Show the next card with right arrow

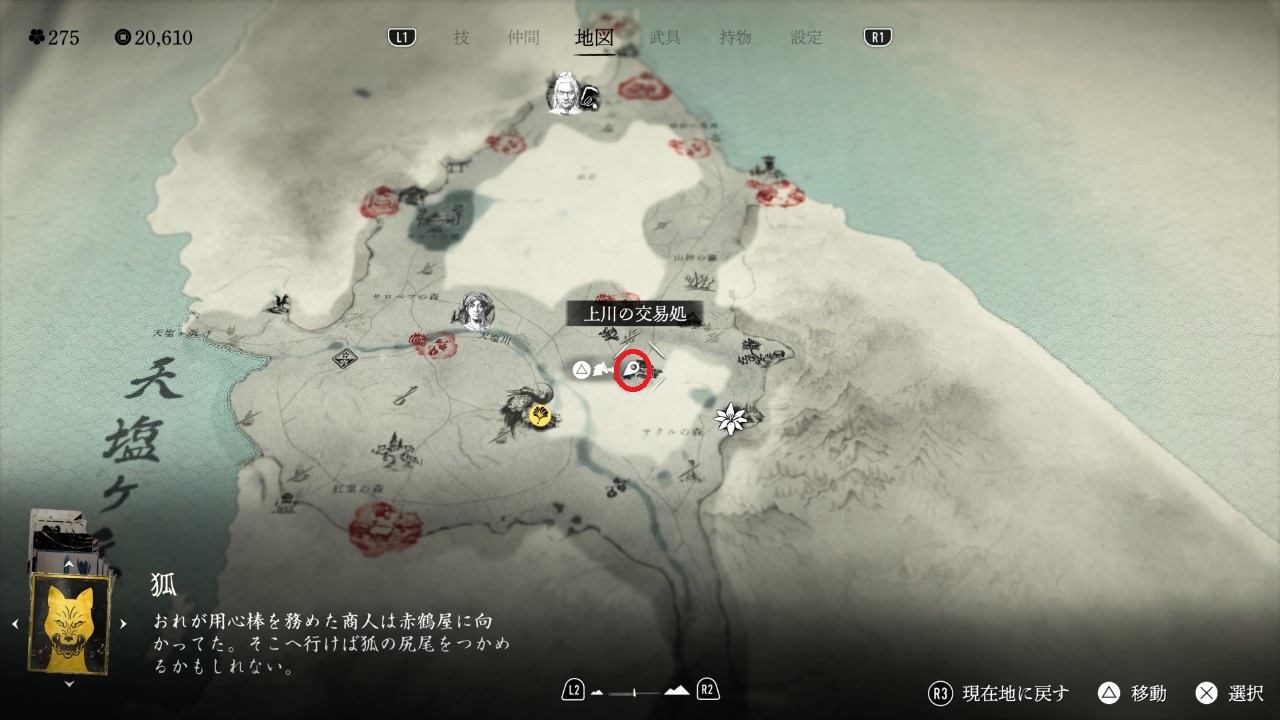pos(123,624)
